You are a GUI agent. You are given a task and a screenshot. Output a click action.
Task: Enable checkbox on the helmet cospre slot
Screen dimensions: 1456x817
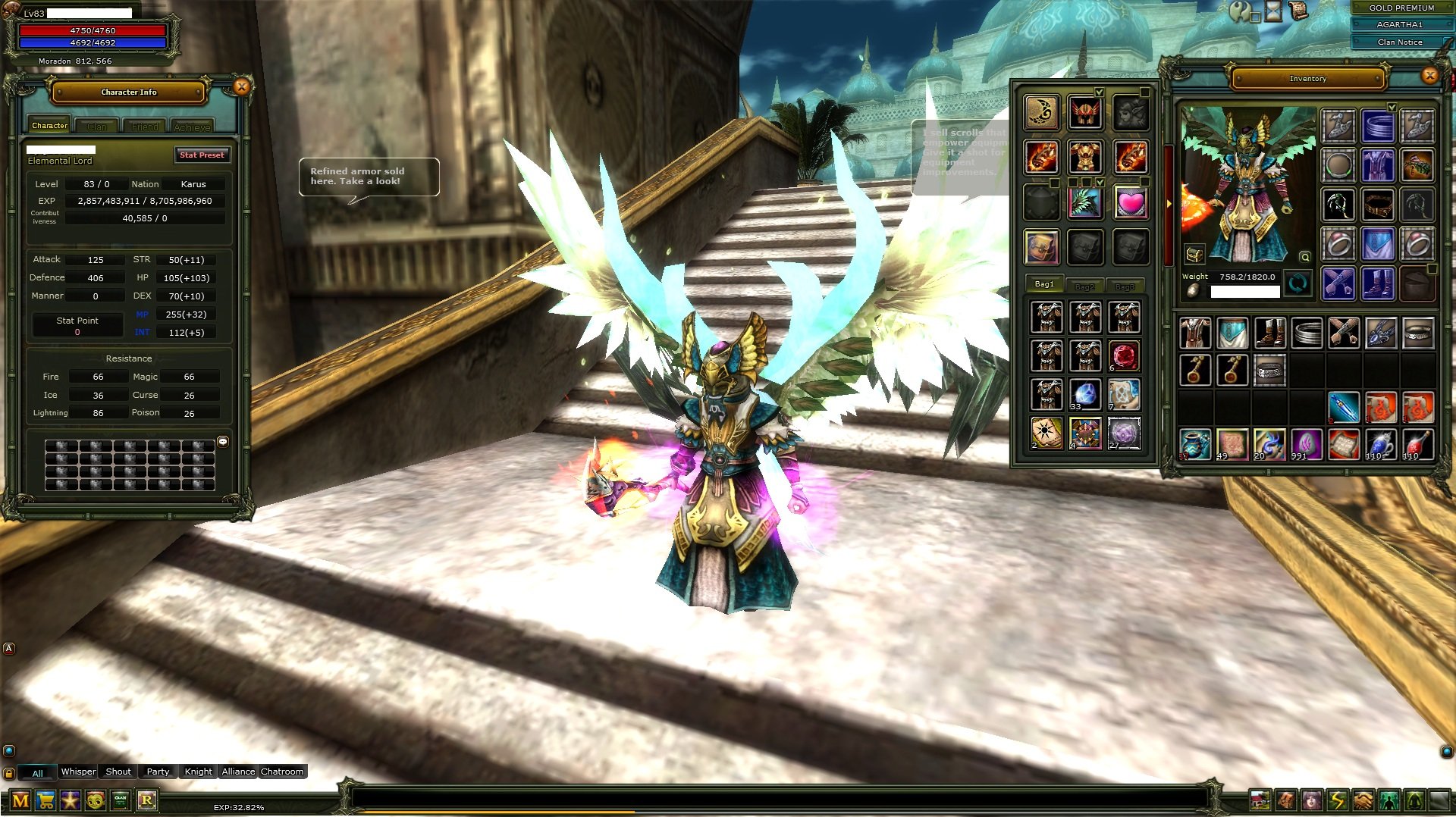(x=1100, y=92)
